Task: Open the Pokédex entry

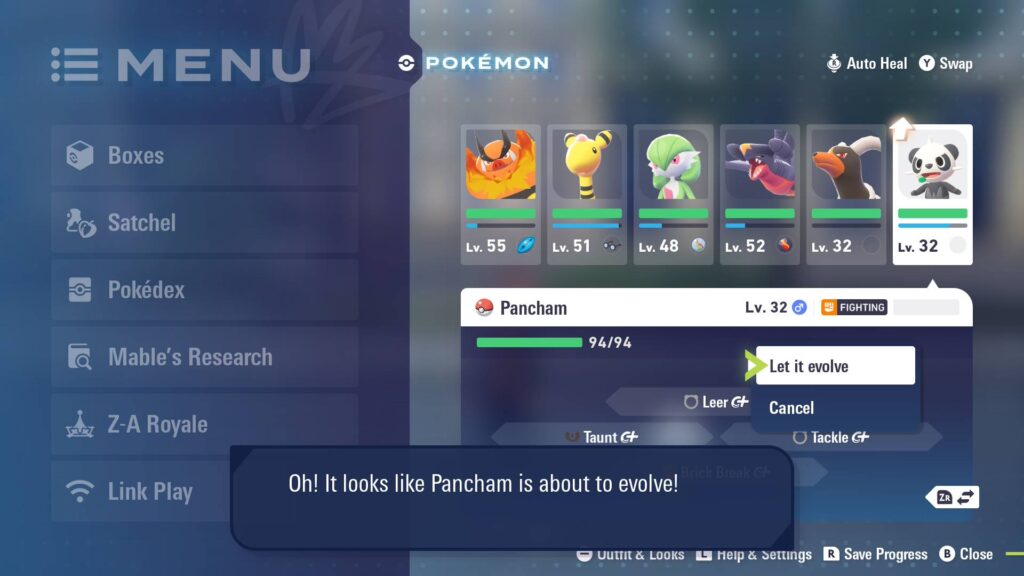Action: pos(204,290)
